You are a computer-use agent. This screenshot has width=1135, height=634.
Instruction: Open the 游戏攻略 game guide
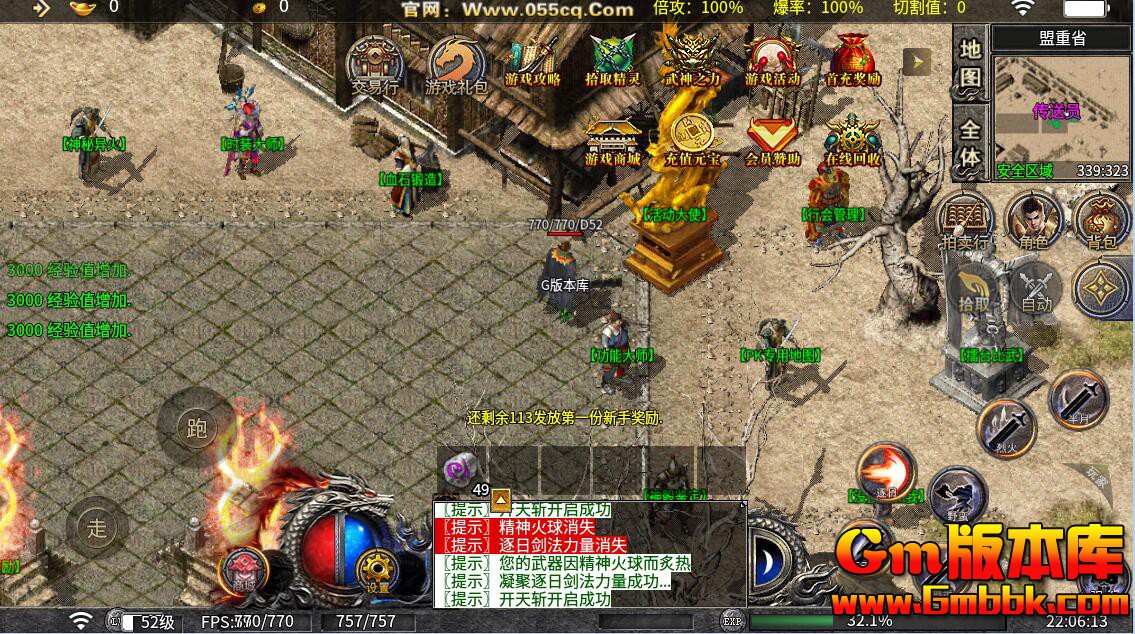(x=533, y=62)
